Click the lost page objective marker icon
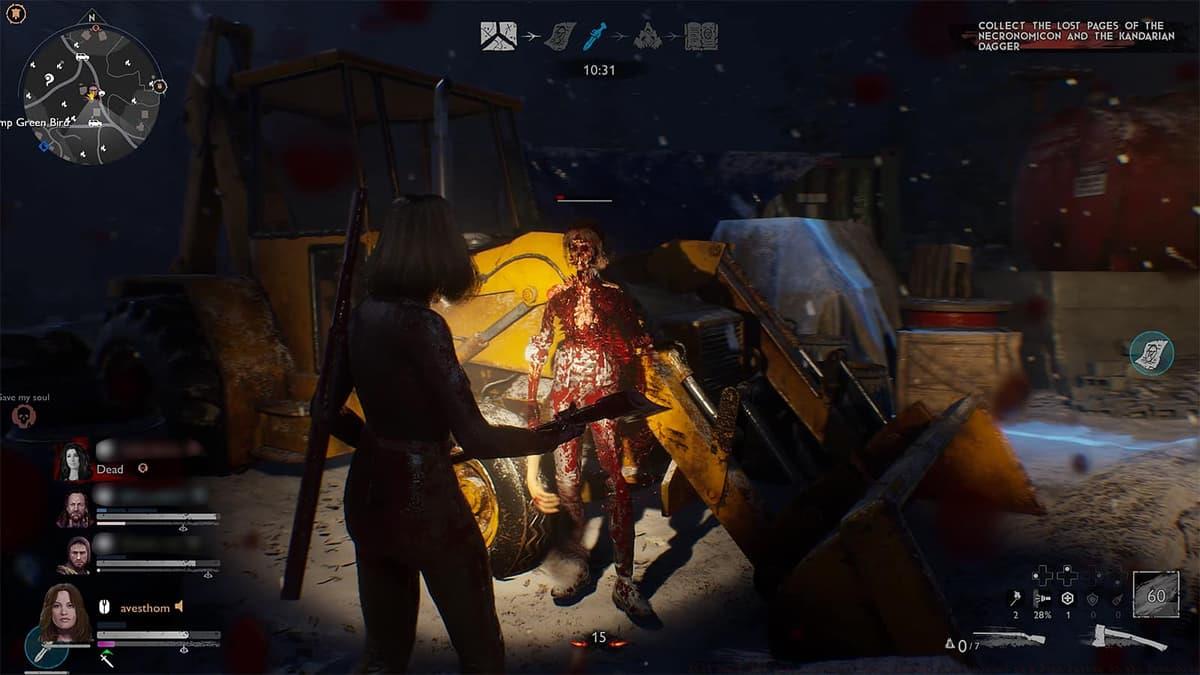 [x=1151, y=353]
